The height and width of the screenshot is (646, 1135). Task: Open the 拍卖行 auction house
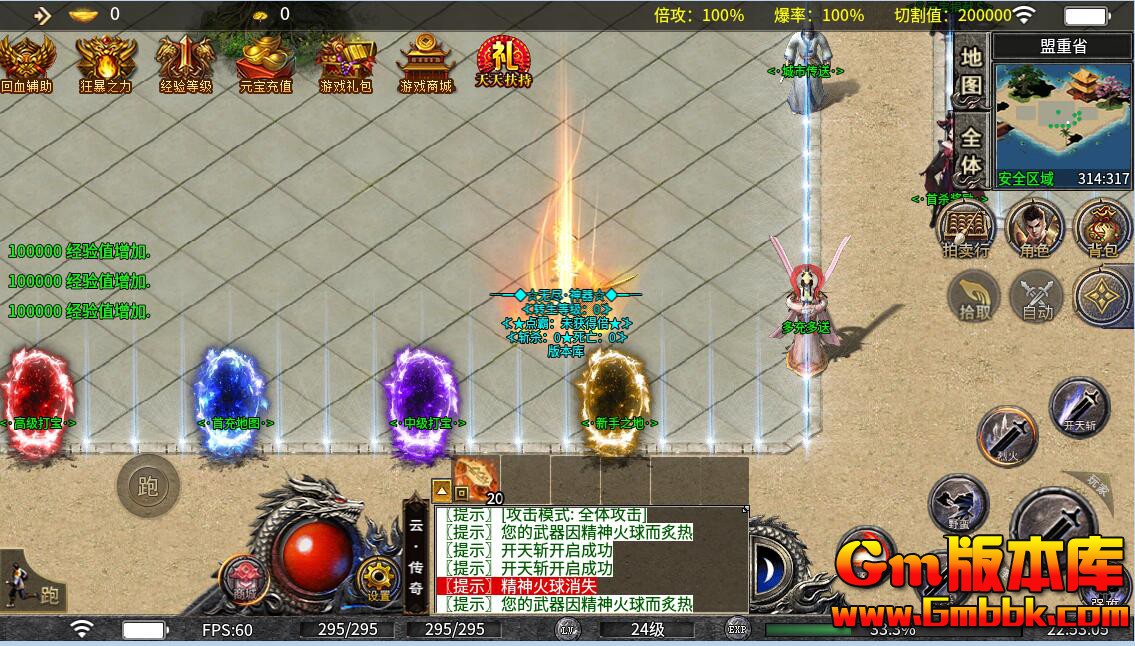[966, 228]
